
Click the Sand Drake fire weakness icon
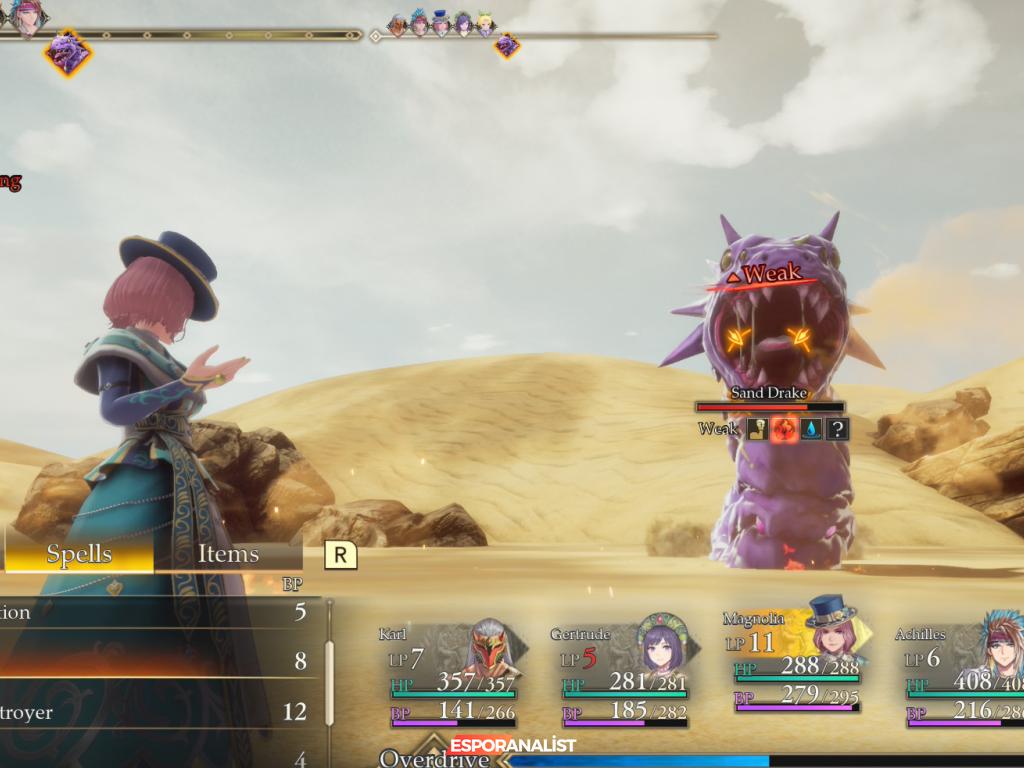click(784, 429)
